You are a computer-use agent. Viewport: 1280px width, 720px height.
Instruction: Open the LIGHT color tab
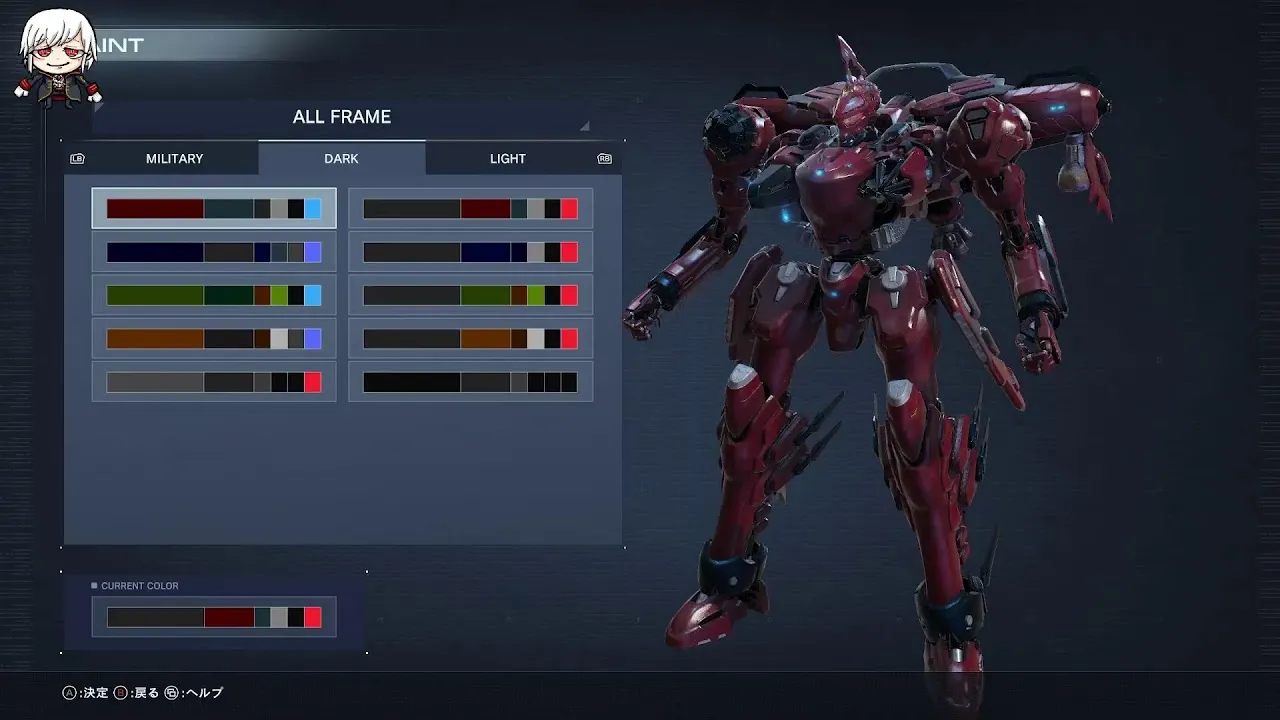507,159
